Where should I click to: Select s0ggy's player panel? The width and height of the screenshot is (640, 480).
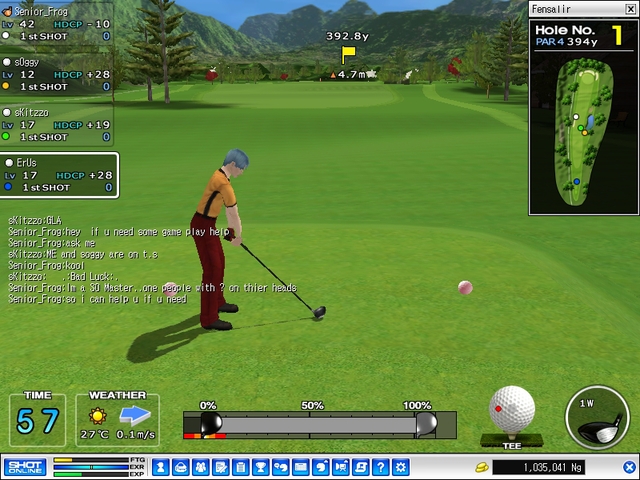(56, 75)
